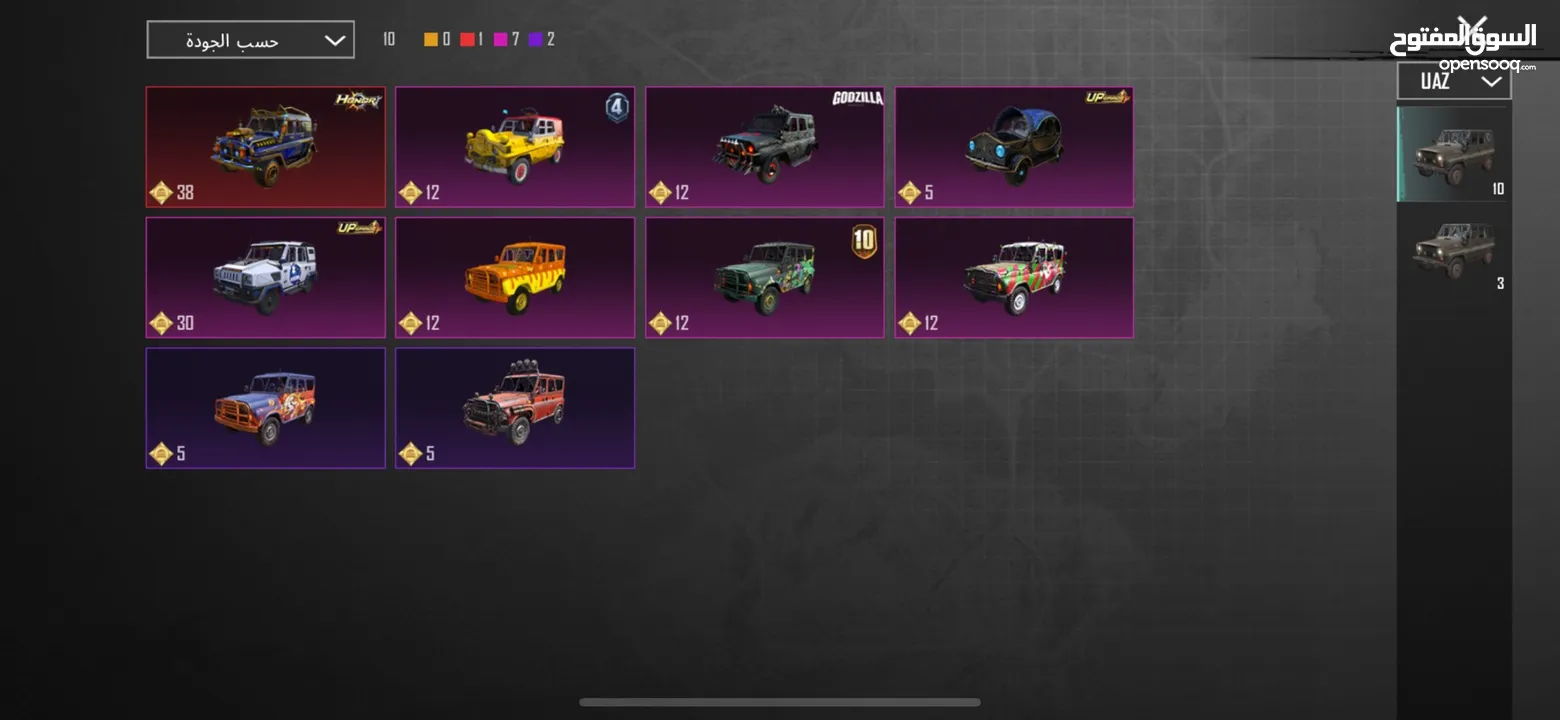Open the UAZ vehicle type dropdown

pos(1453,82)
